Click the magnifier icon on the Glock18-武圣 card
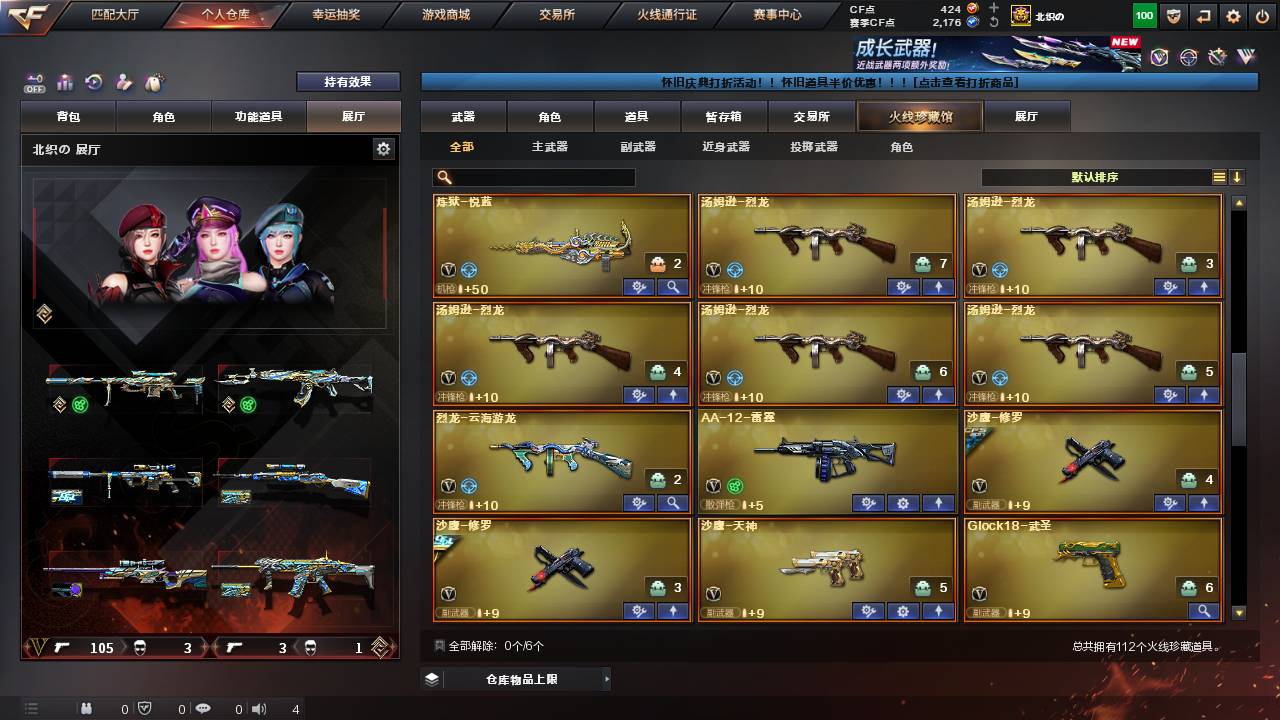This screenshot has height=720, width=1280. pyautogui.click(x=1205, y=611)
